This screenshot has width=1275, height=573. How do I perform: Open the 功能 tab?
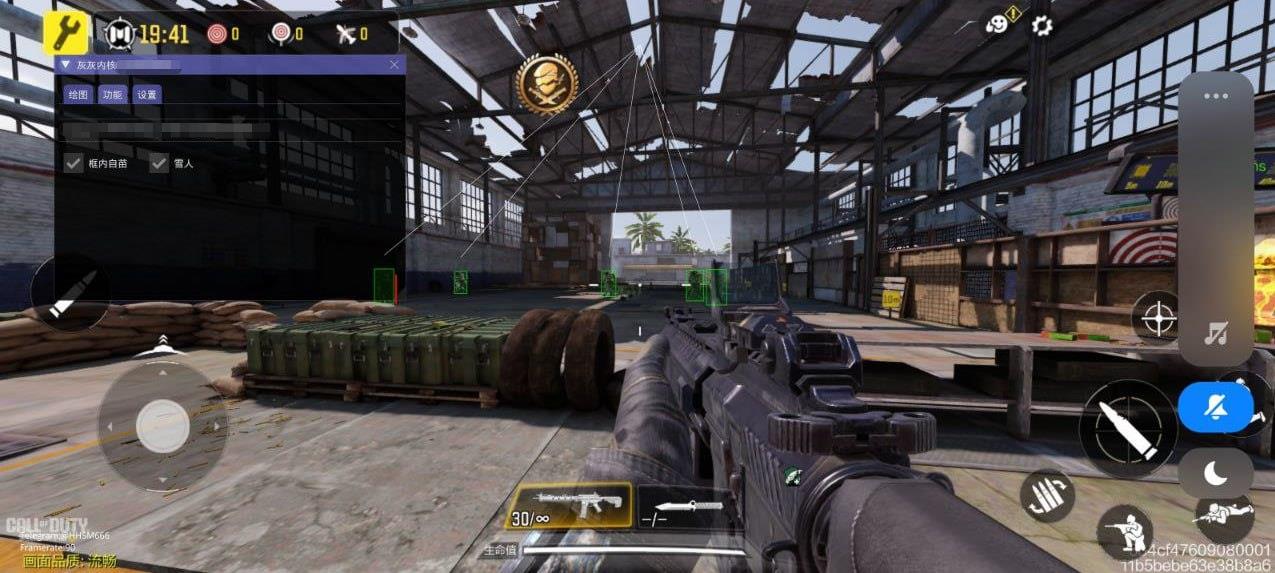(112, 95)
